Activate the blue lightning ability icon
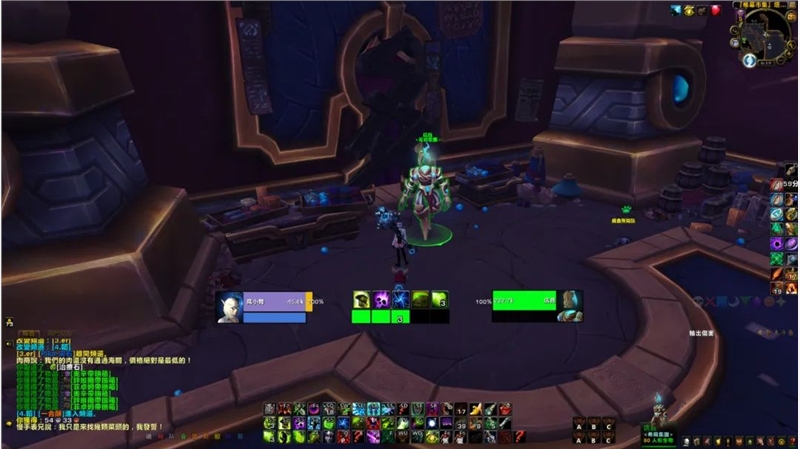800x449 pixels. (x=400, y=300)
